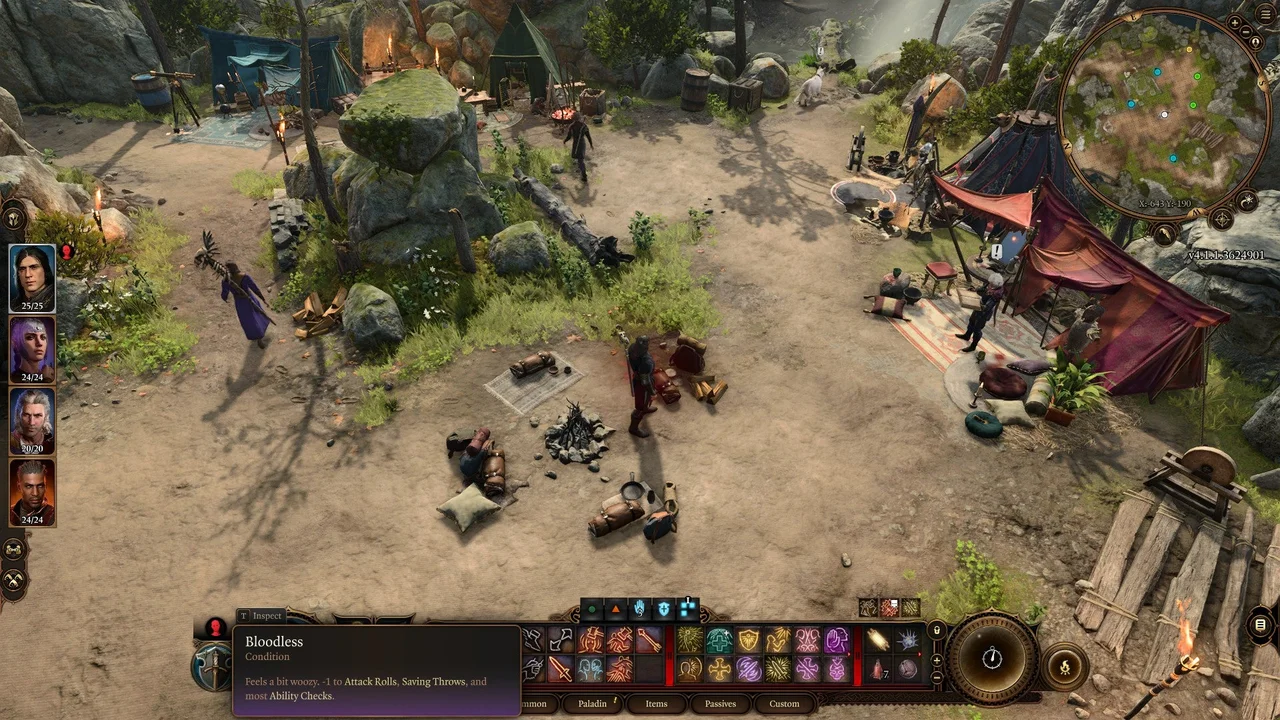Click the red Bloodless condition icon
Screen dimensions: 1280x720
coord(215,628)
